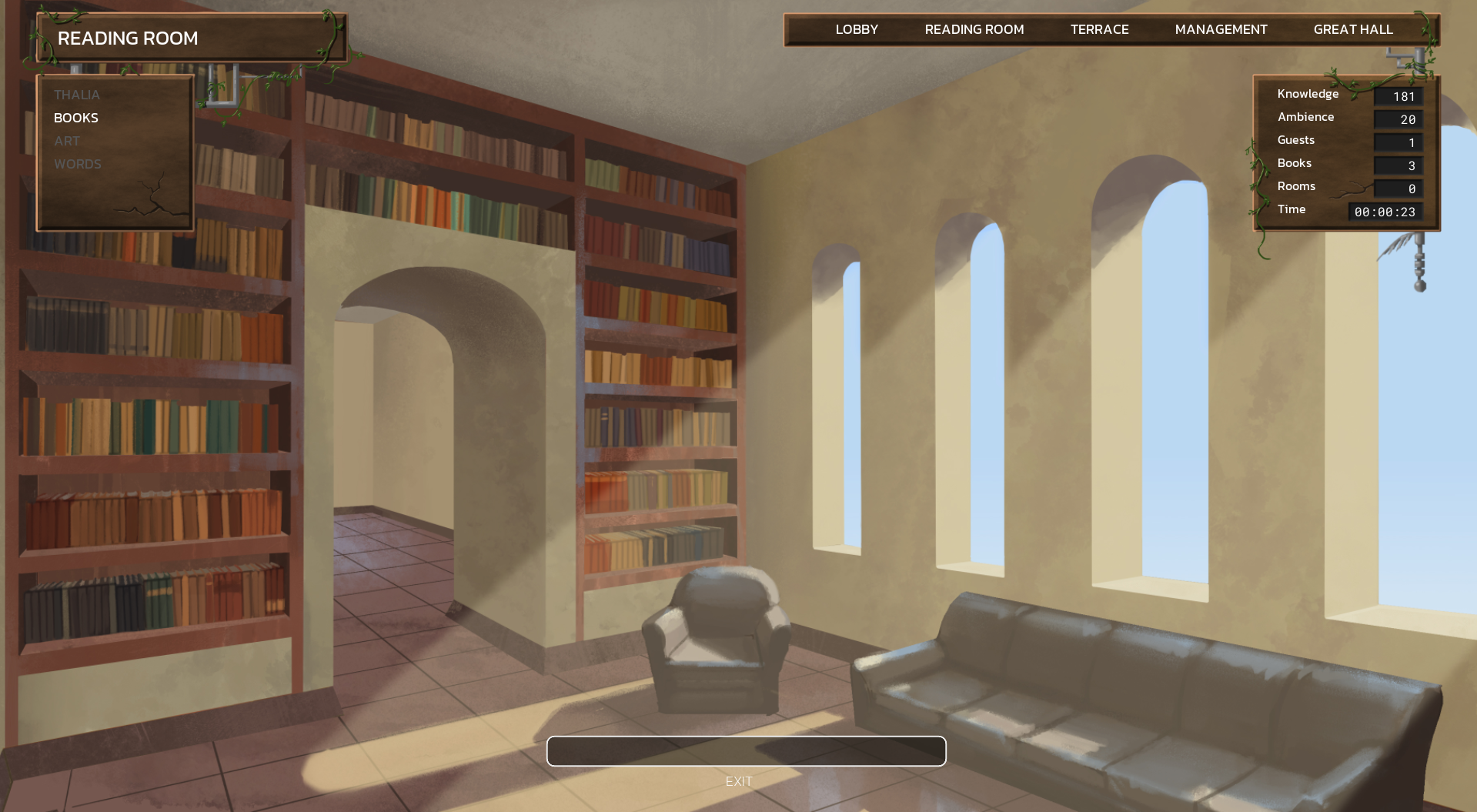This screenshot has height=812, width=1477.
Task: Exit using the EXIT button
Action: pyautogui.click(x=739, y=781)
